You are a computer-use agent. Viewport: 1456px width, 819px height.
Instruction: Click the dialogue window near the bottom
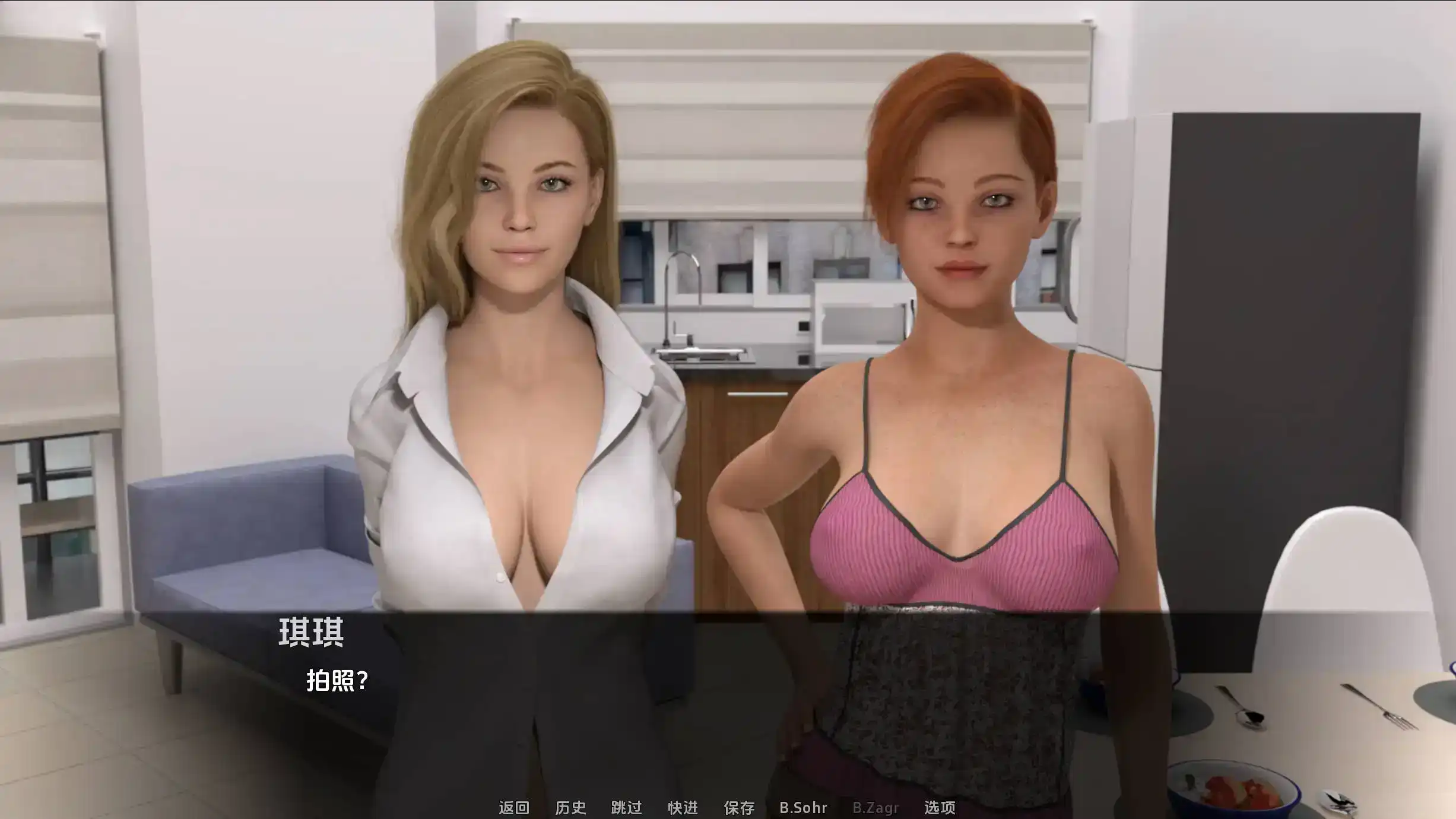(728, 682)
